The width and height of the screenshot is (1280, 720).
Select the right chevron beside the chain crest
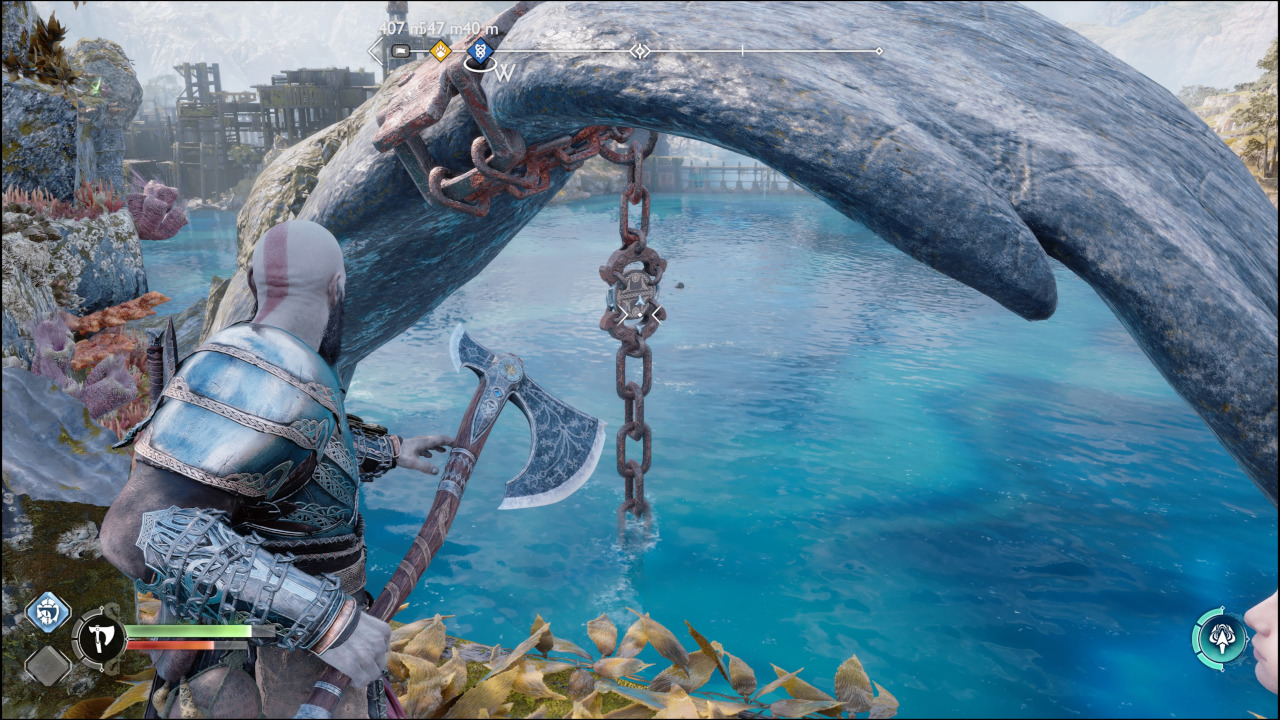click(657, 313)
